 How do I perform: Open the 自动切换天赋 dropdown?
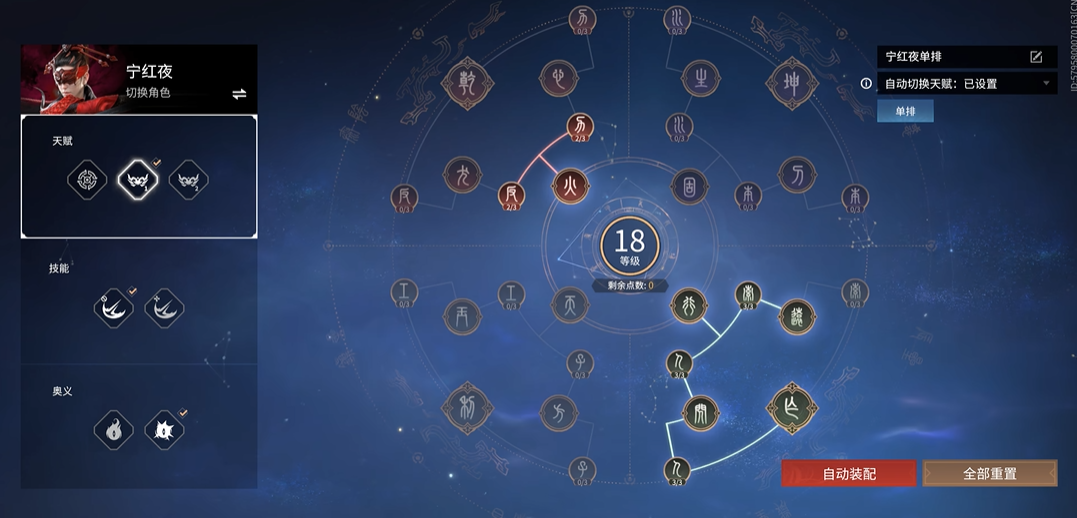pyautogui.click(x=1046, y=84)
